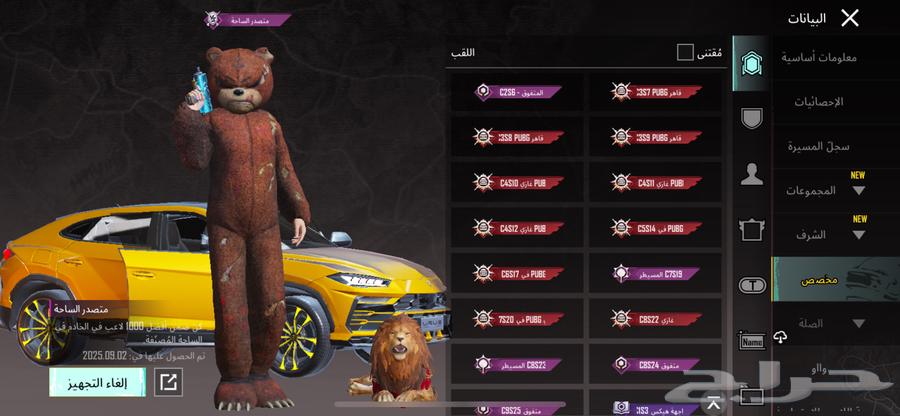Switch to the shield icon tab
The width and height of the screenshot is (900, 416).
751,119
